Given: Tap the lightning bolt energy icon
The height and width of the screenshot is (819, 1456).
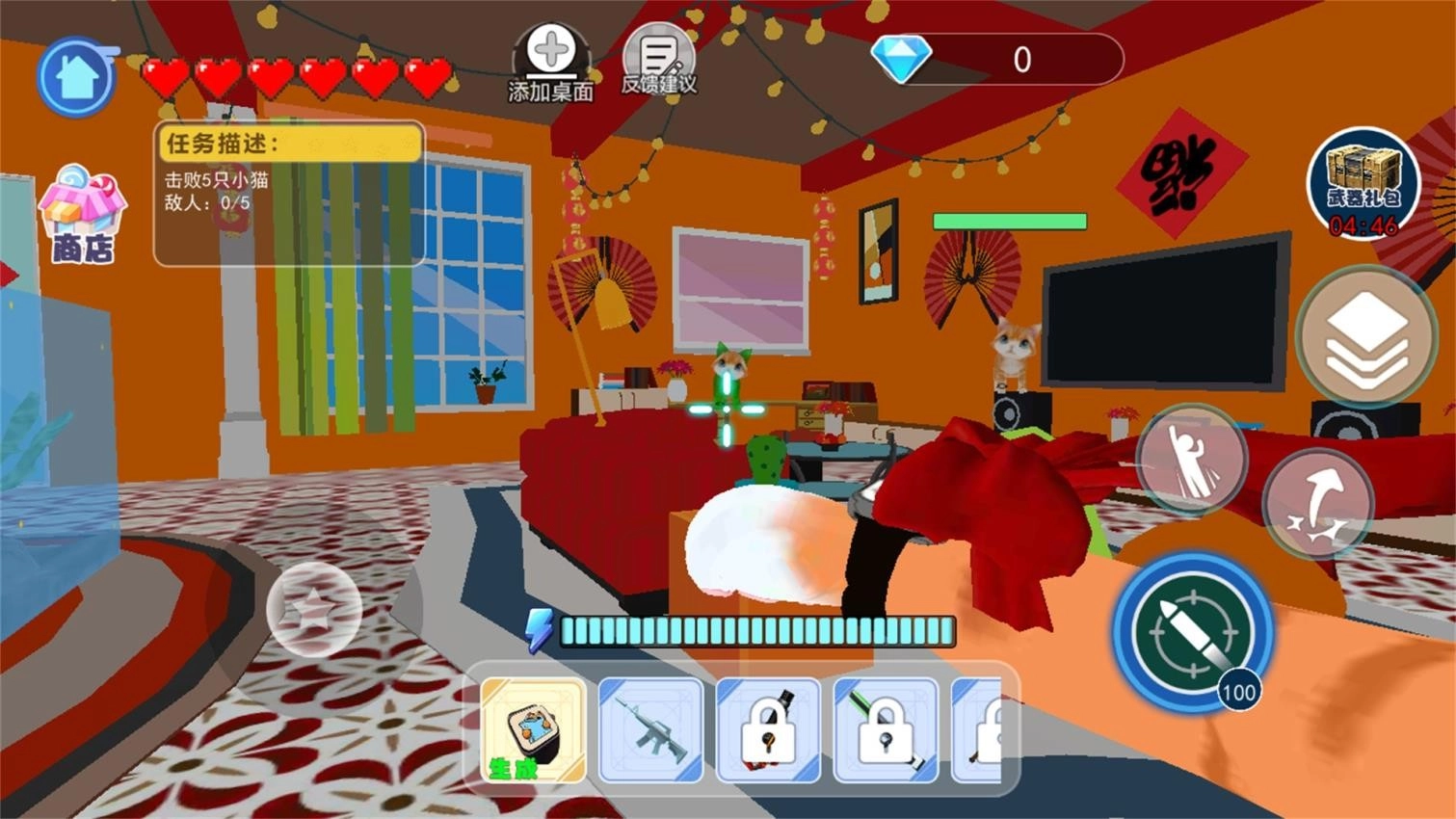Looking at the screenshot, I should (539, 627).
